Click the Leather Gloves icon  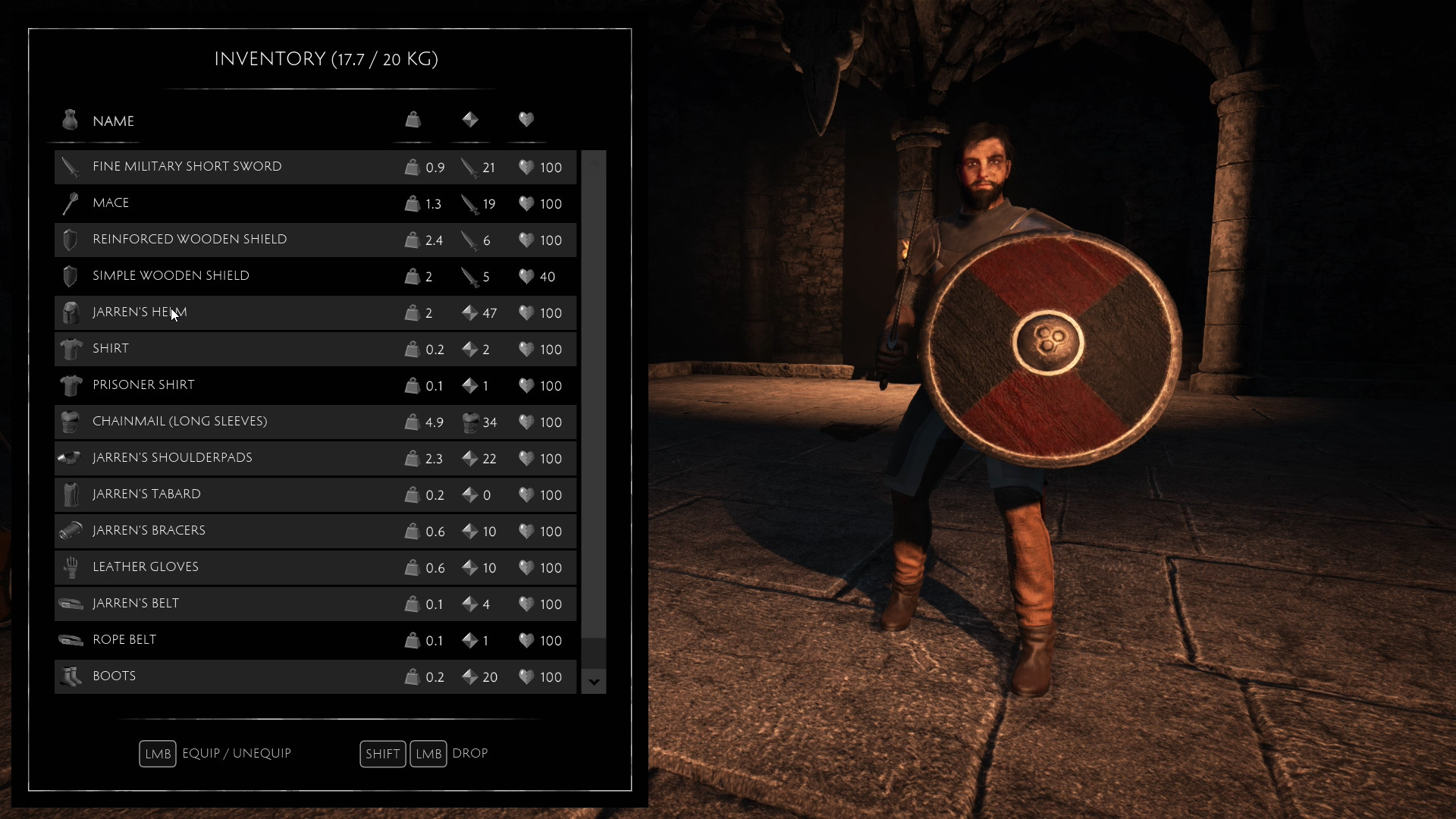click(70, 567)
